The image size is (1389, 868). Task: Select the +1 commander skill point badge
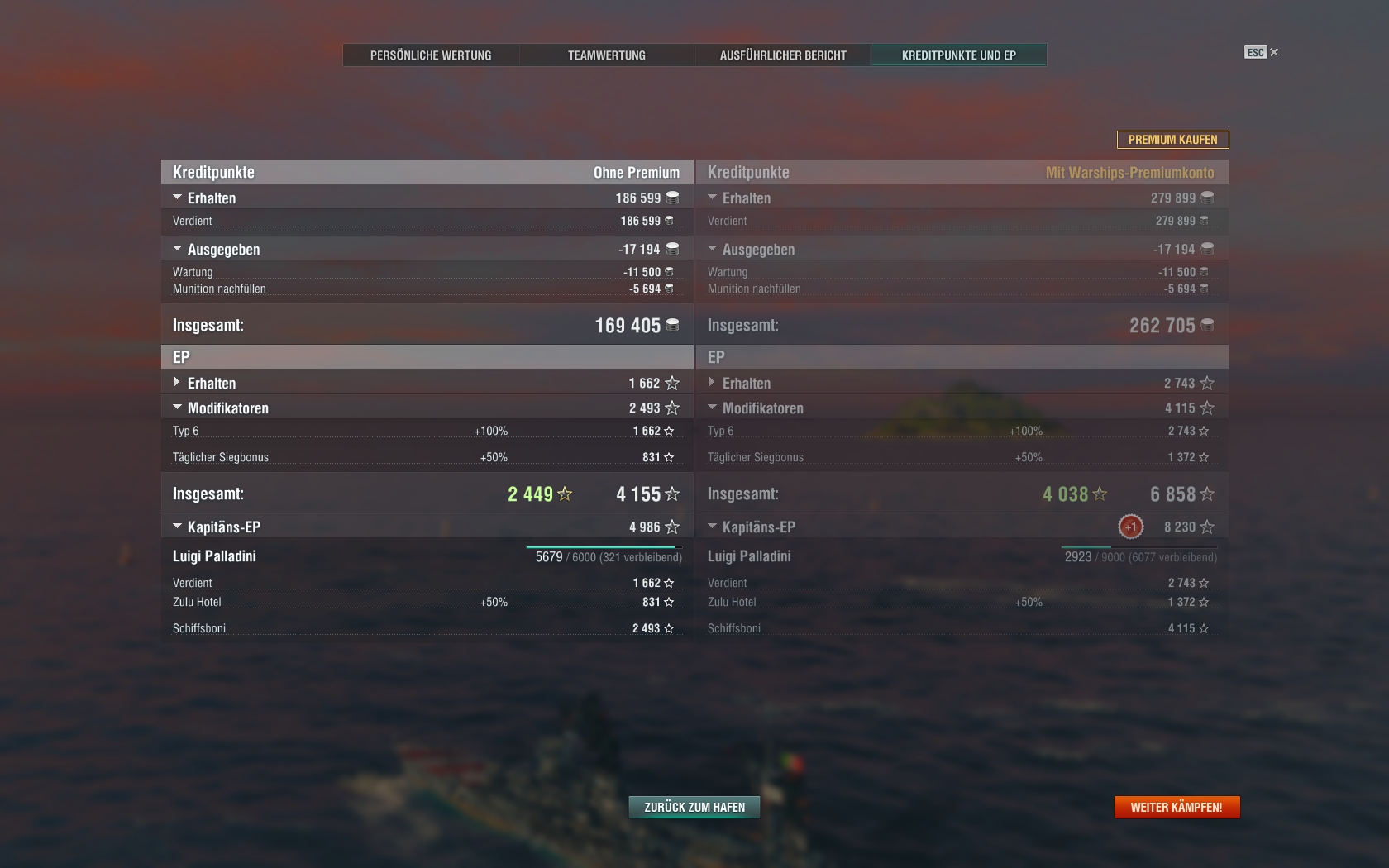[x=1129, y=525]
